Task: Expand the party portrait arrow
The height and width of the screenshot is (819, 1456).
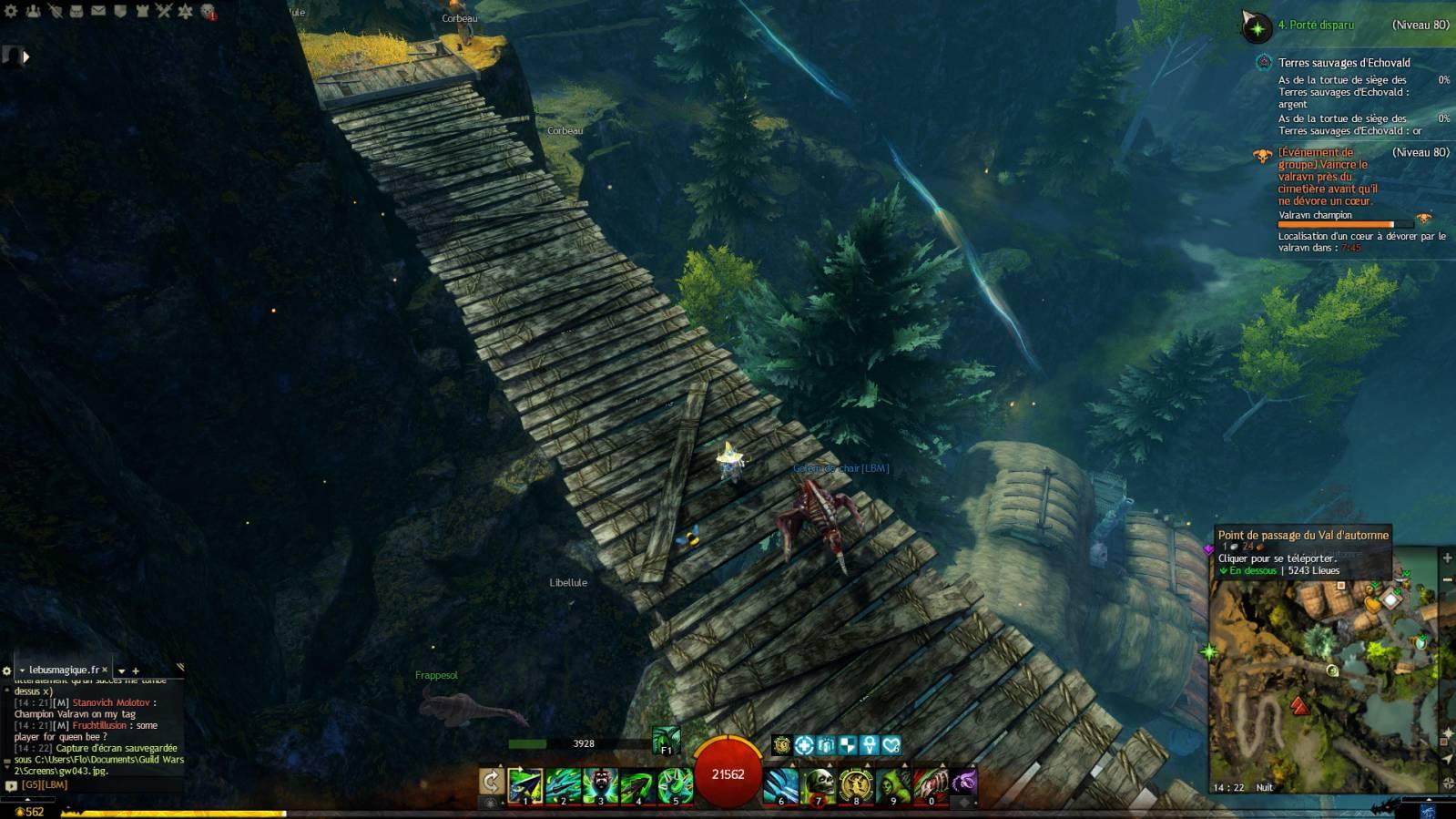Action: [26, 56]
